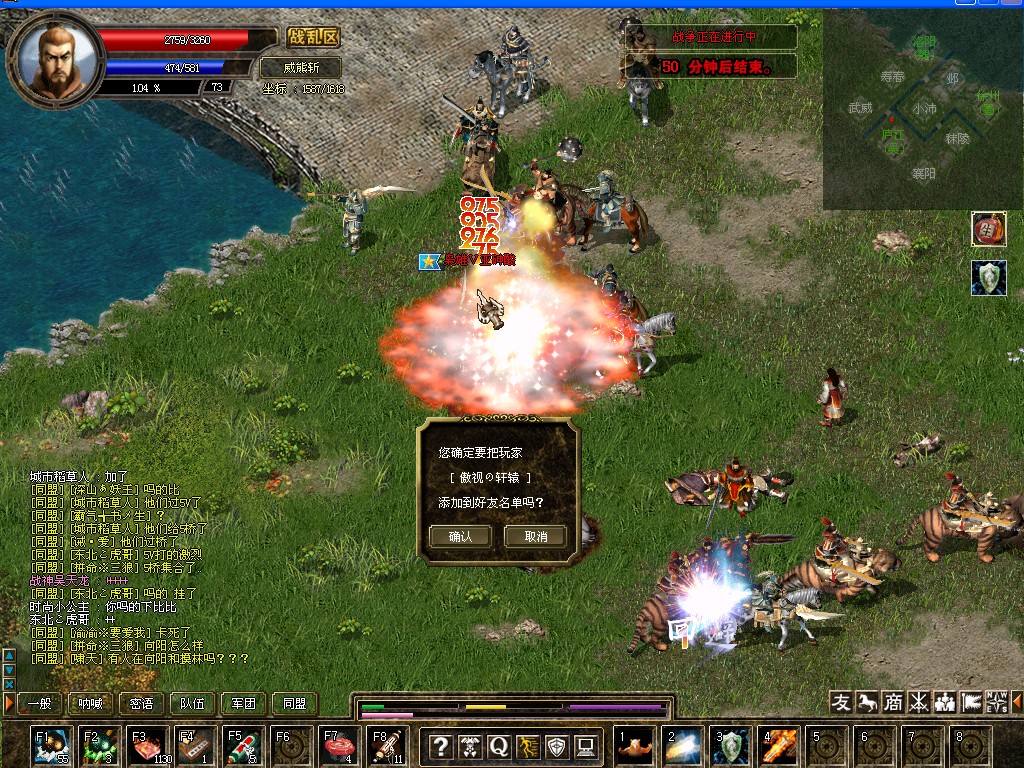Click the Q quest button
The width and height of the screenshot is (1024, 768).
(x=499, y=746)
